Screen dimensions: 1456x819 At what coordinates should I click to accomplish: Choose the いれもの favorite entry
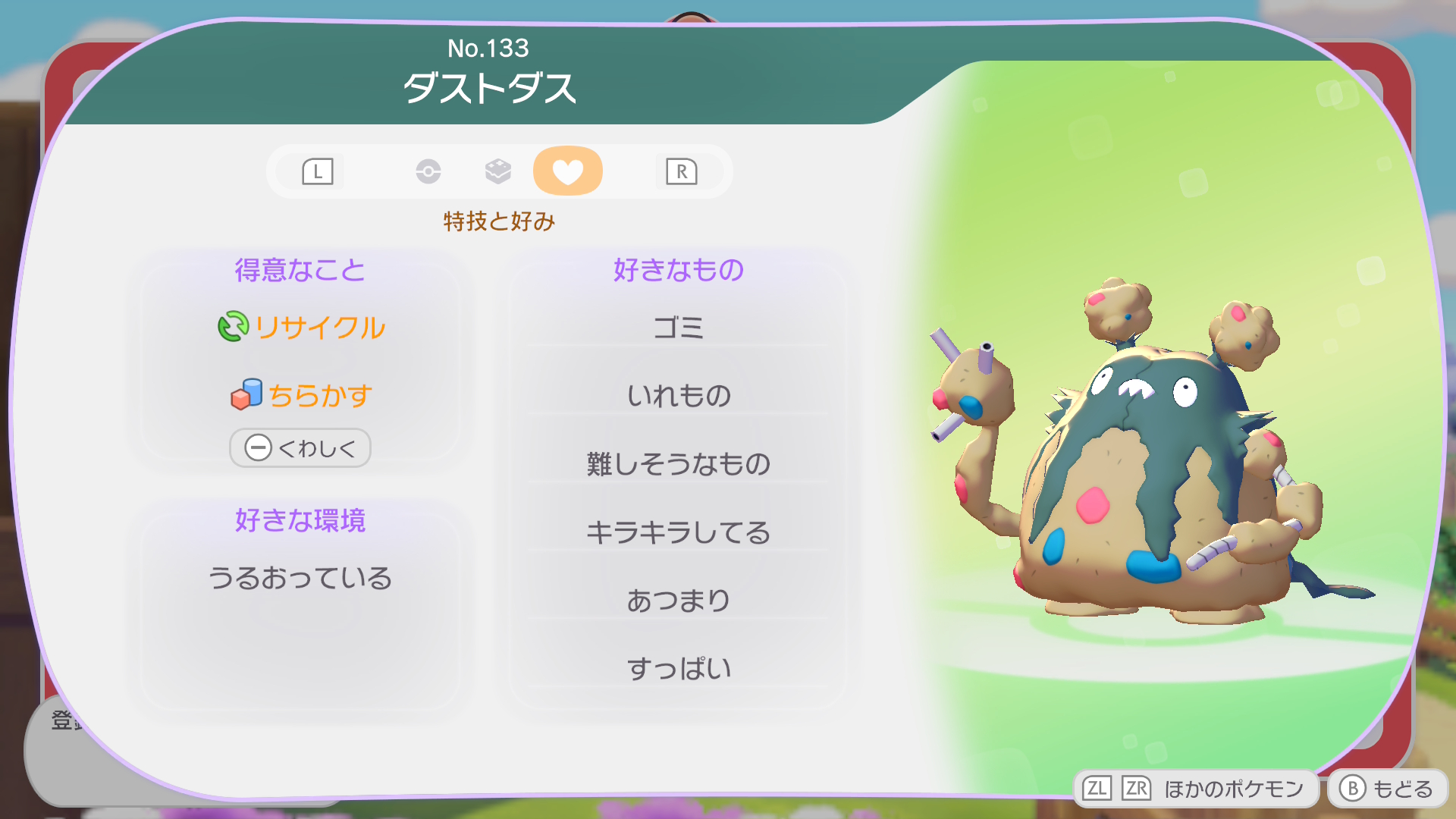pos(678,395)
